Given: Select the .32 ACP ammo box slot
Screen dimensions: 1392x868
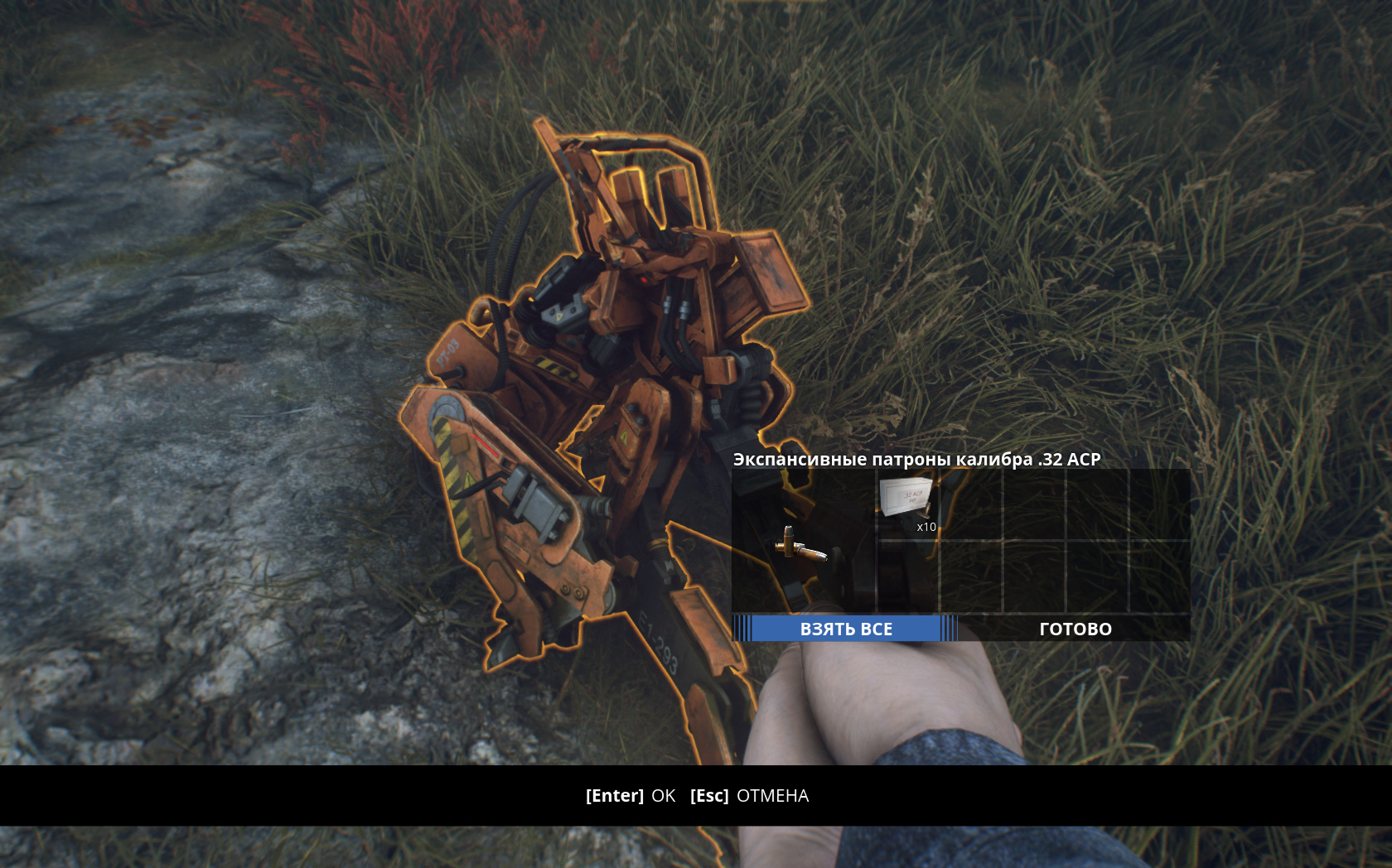Looking at the screenshot, I should (x=908, y=504).
